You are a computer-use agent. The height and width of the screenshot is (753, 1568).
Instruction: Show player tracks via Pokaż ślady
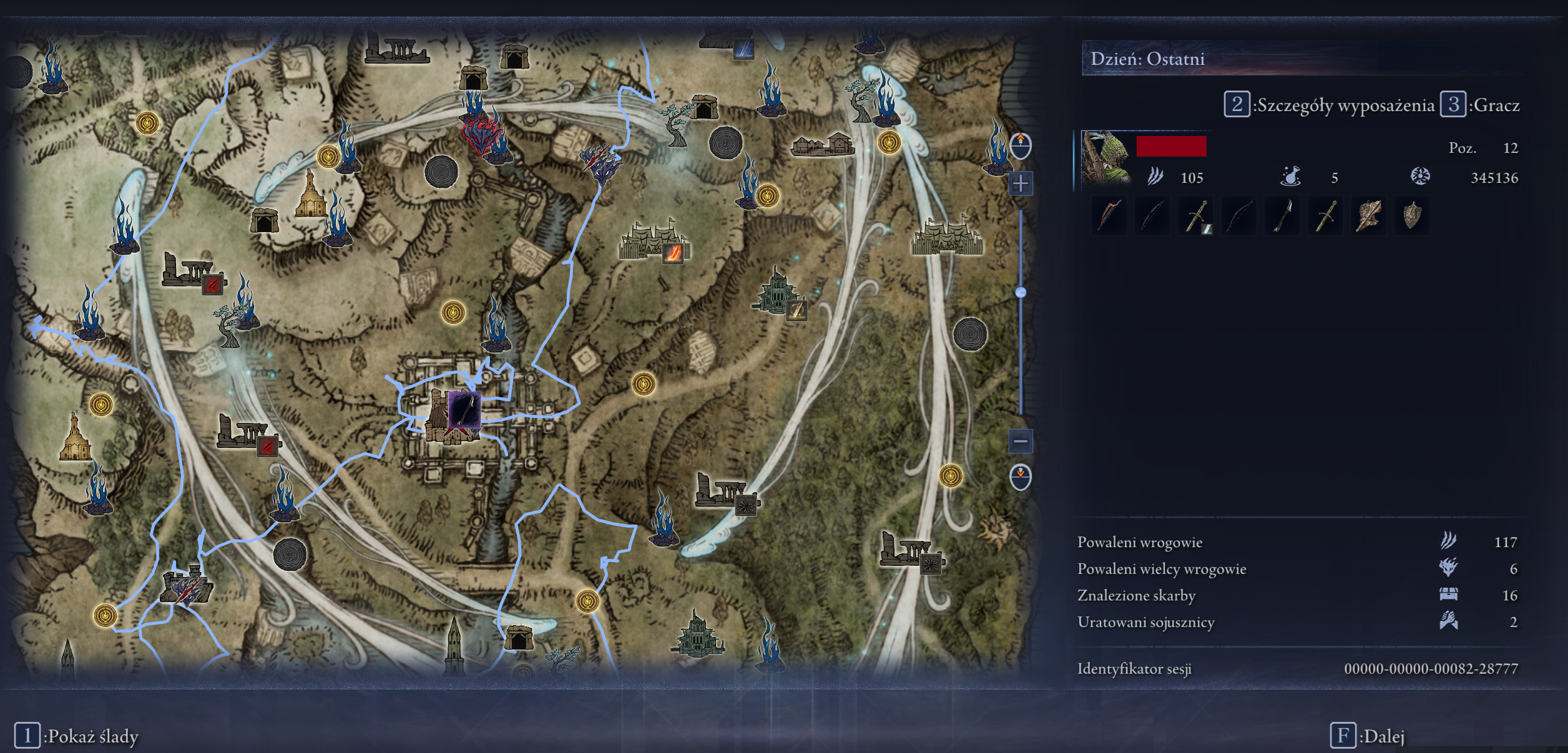point(77,736)
